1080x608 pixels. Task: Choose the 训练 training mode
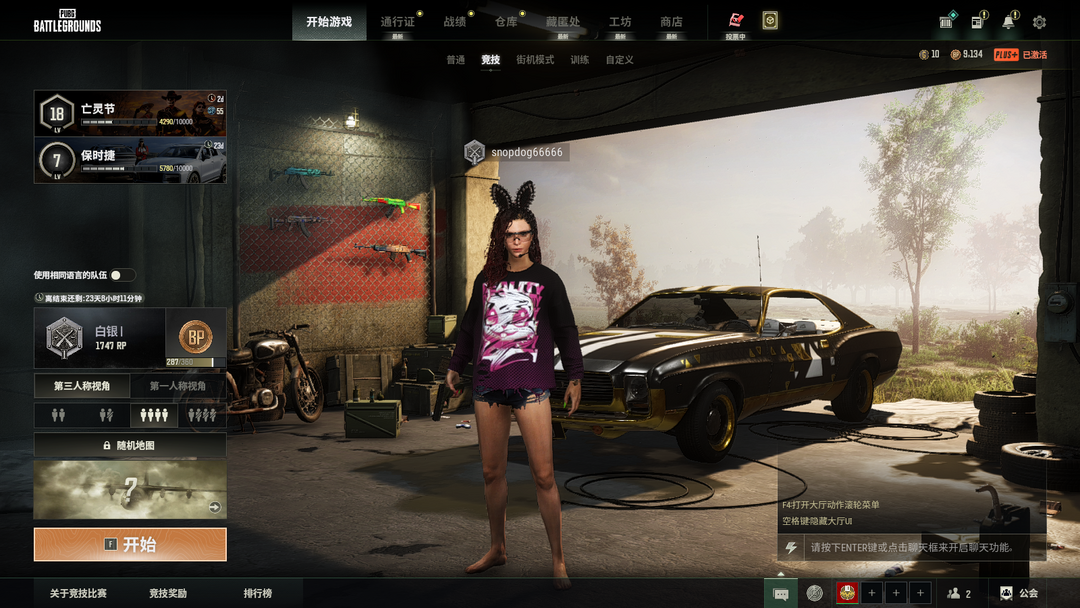pos(580,60)
